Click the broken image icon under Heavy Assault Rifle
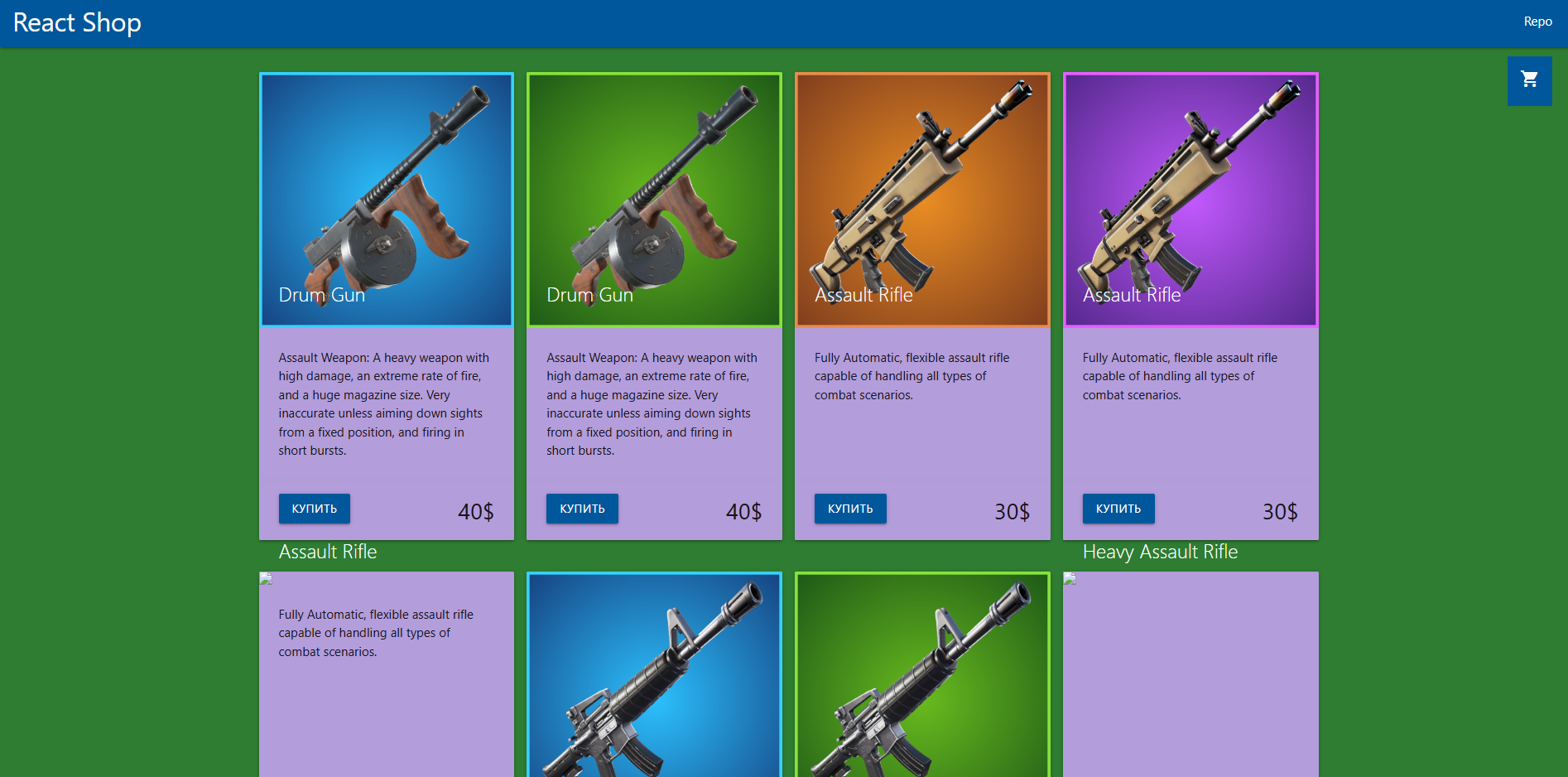This screenshot has width=1568, height=777. tap(1070, 579)
